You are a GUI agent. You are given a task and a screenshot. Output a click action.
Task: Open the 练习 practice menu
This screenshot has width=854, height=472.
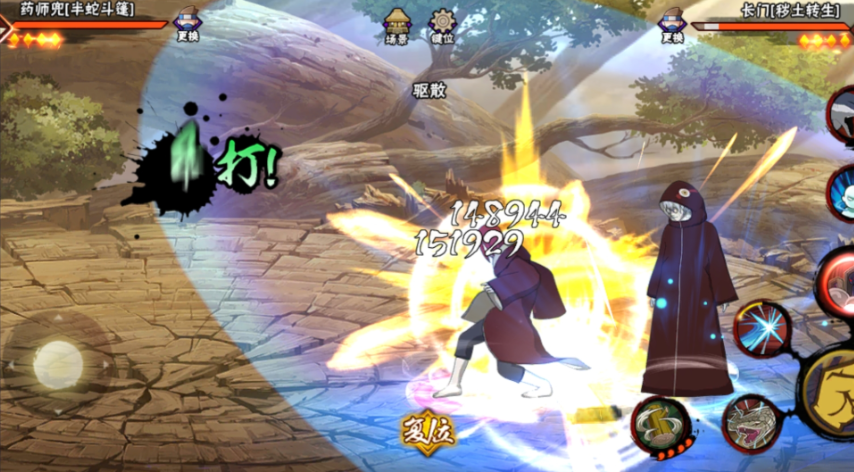tap(397, 24)
